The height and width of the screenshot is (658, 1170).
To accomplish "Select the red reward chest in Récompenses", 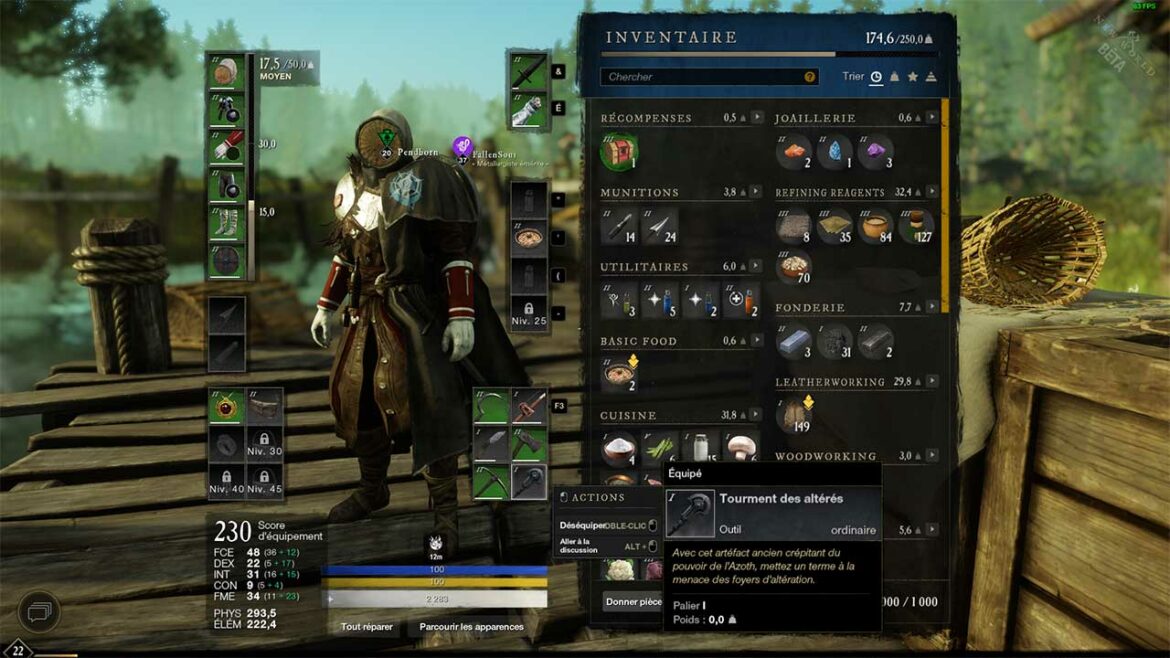I will (618, 151).
